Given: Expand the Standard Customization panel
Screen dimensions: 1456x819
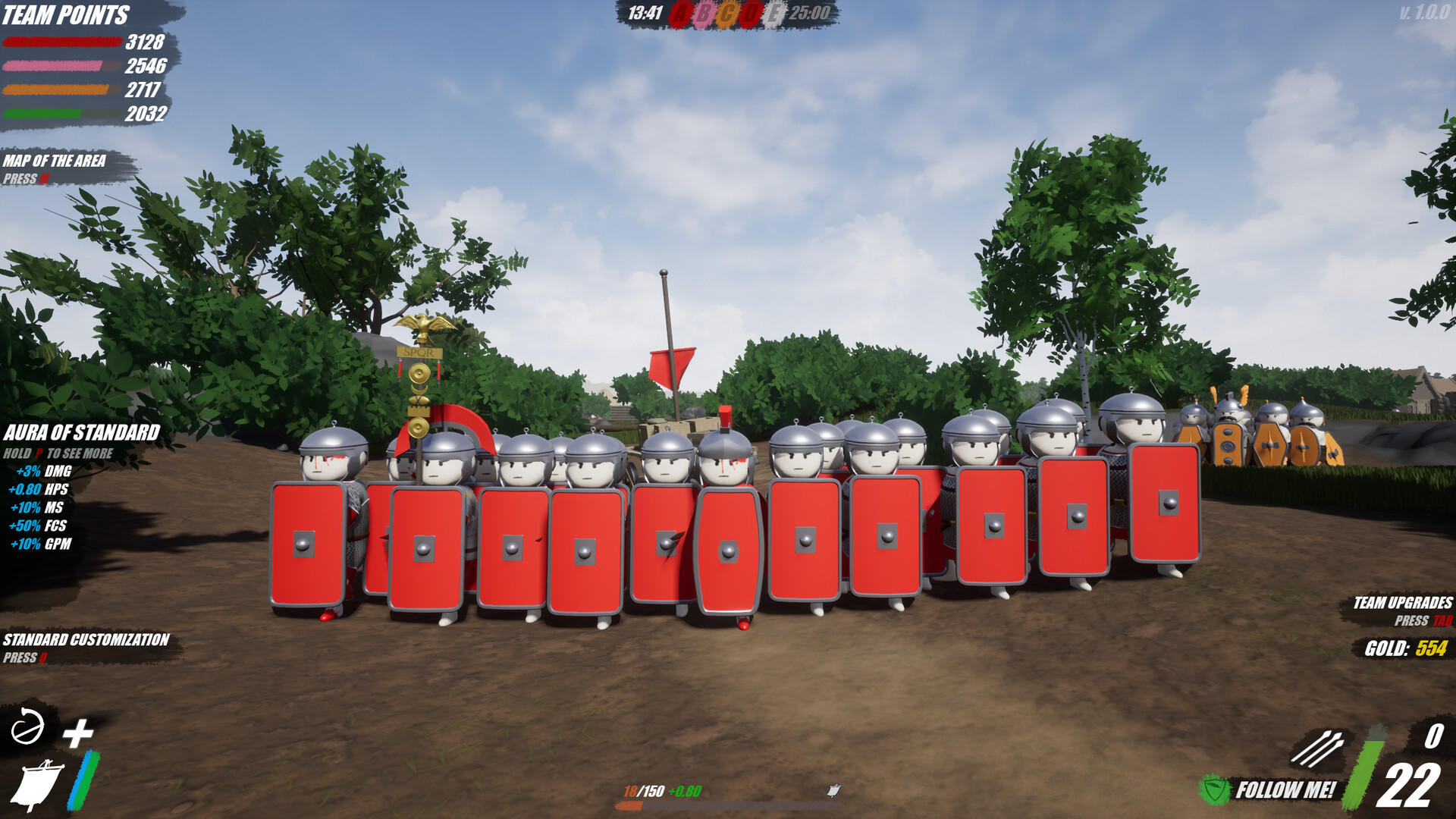Looking at the screenshot, I should 85,640.
